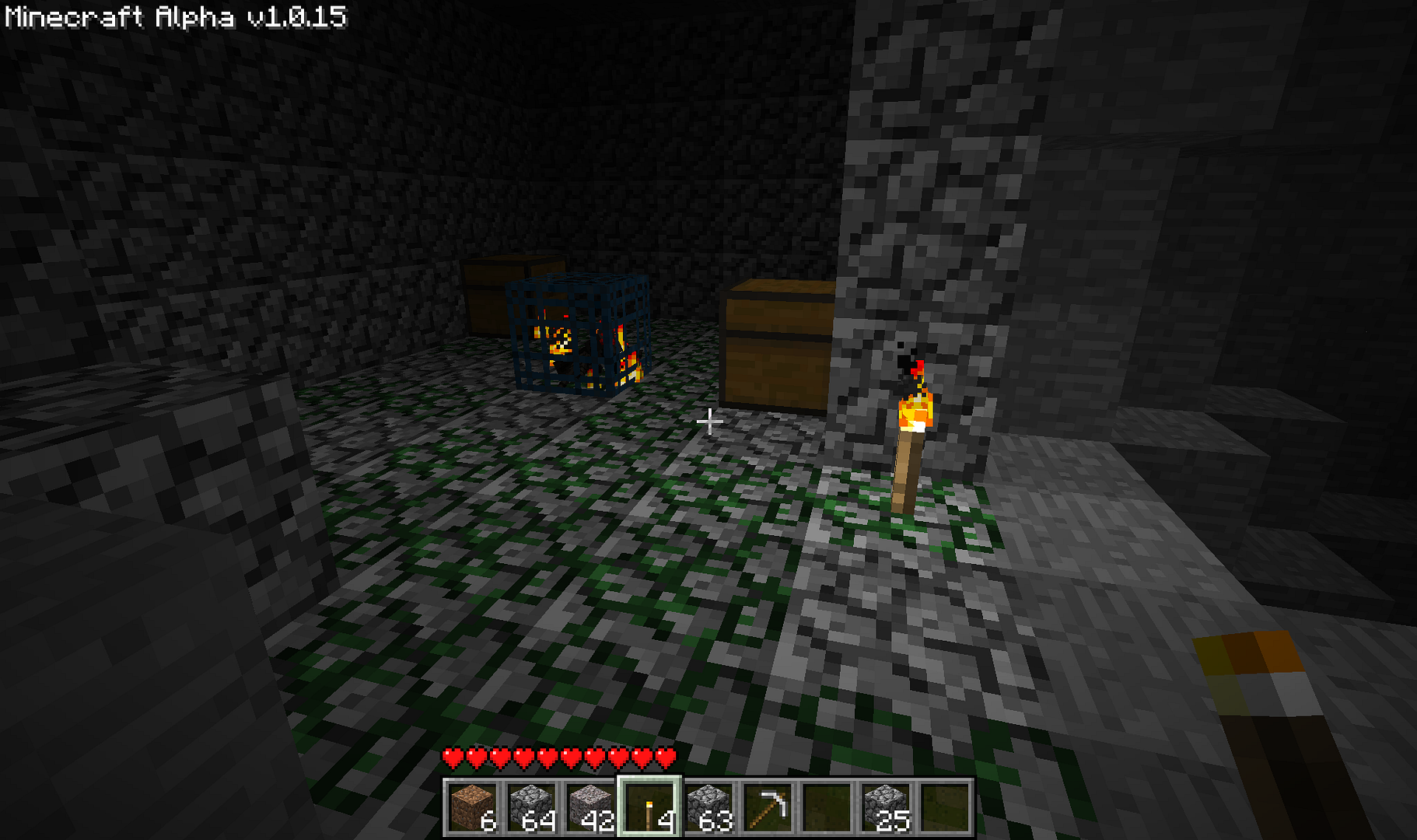The height and width of the screenshot is (840, 1417).
Task: Select the cobblestone stack of 64
Action: [x=531, y=807]
